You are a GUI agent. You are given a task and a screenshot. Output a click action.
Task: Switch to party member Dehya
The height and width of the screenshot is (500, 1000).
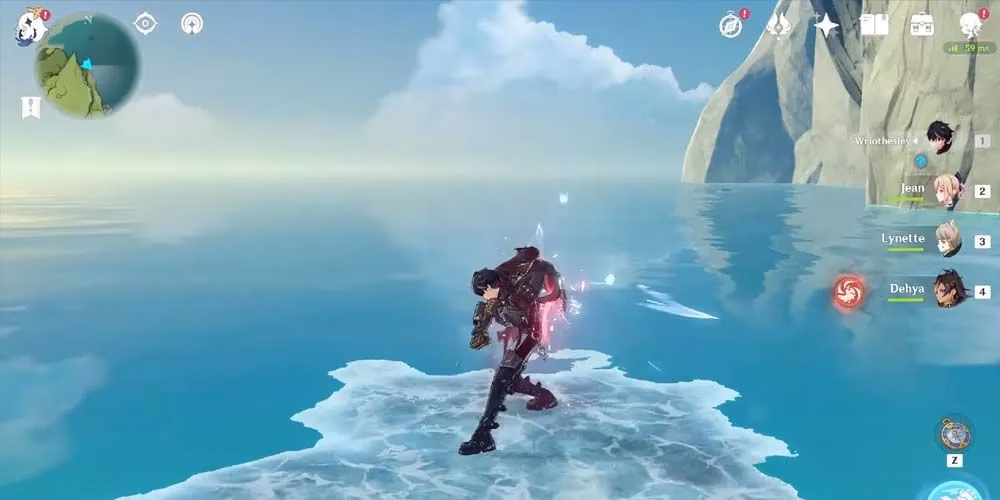click(947, 290)
